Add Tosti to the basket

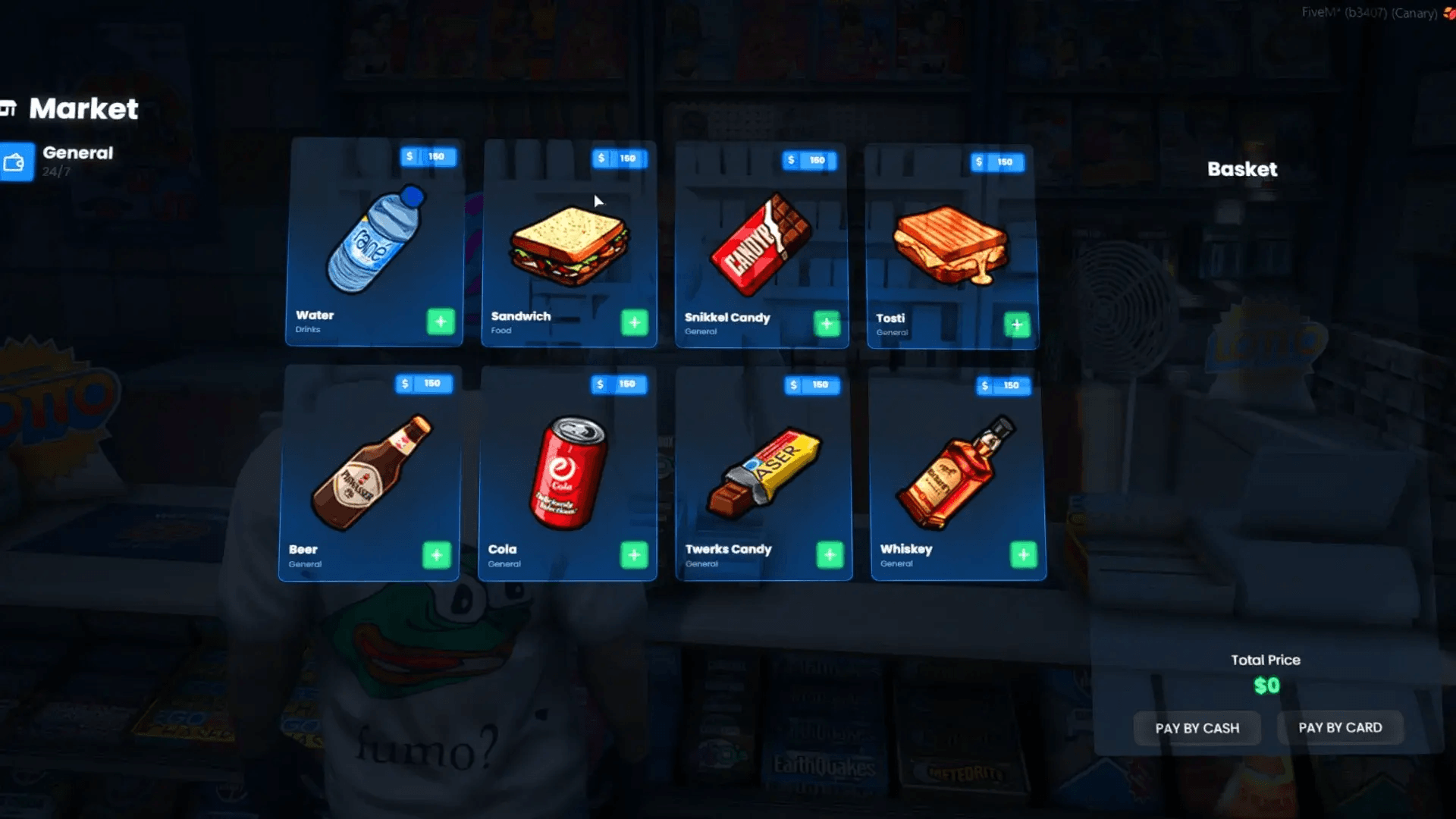click(x=1017, y=325)
